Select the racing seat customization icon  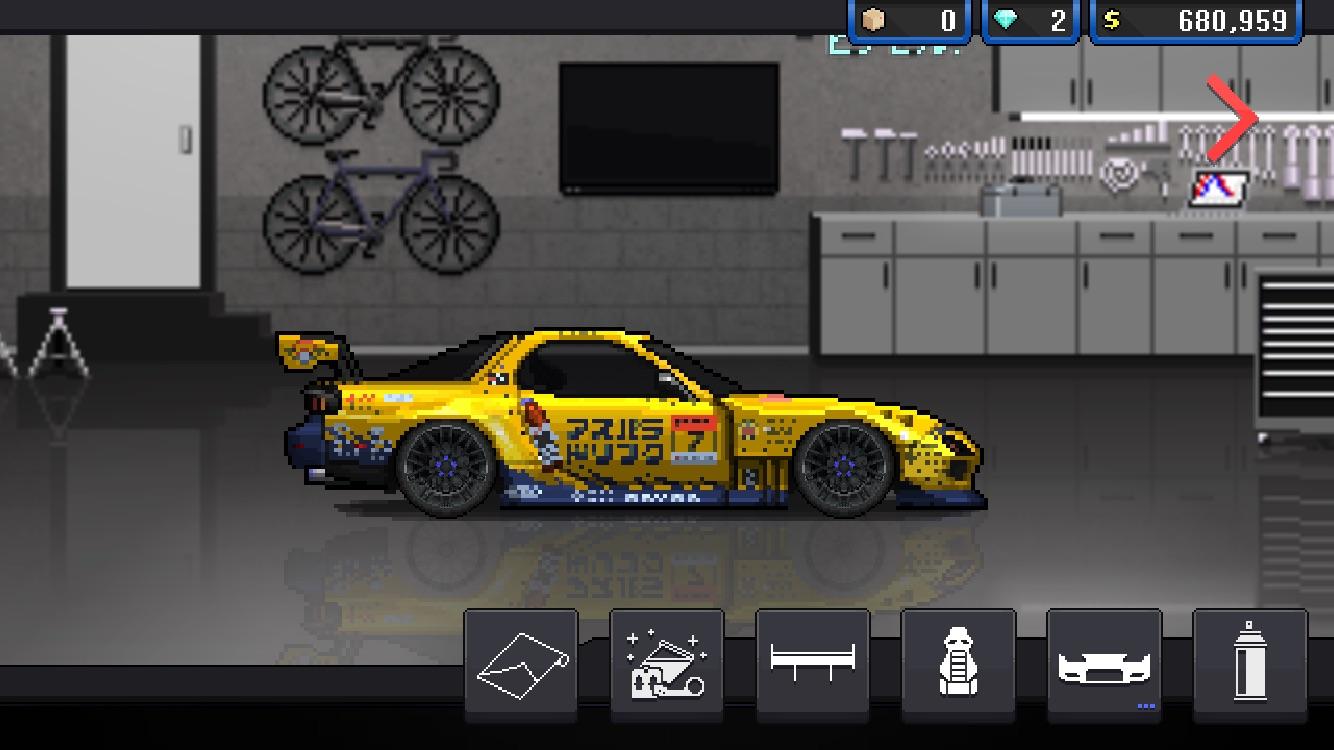pos(958,663)
